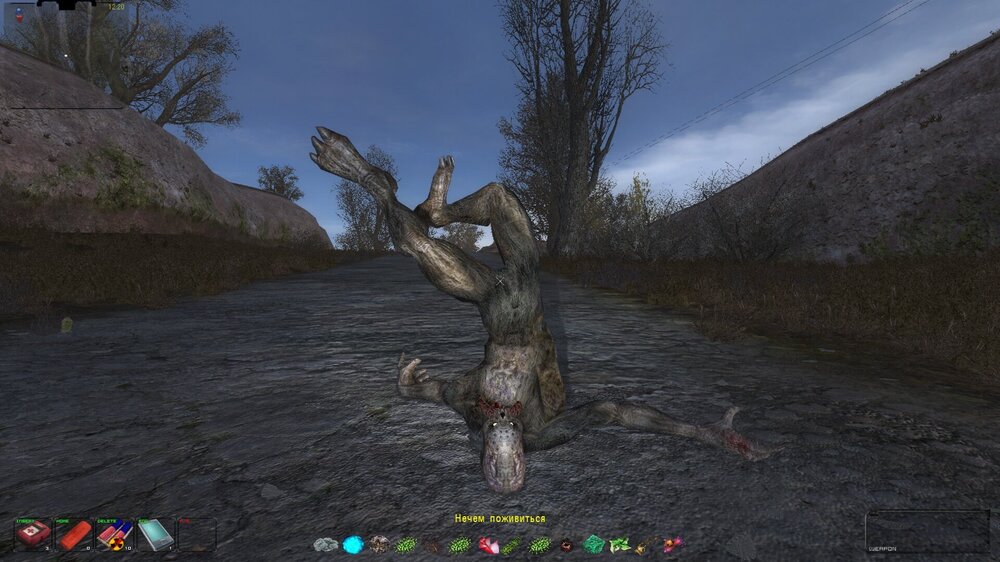Select the magenta flower-shaped artifact
This screenshot has height=562, width=1000.
(x=672, y=544)
